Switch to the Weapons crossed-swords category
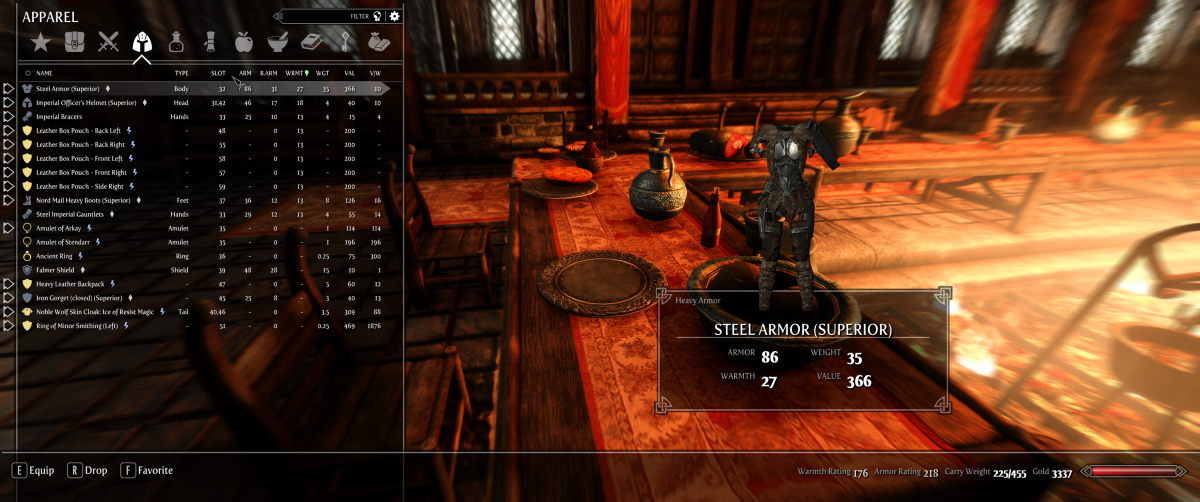The image size is (1200, 502). pos(108,42)
